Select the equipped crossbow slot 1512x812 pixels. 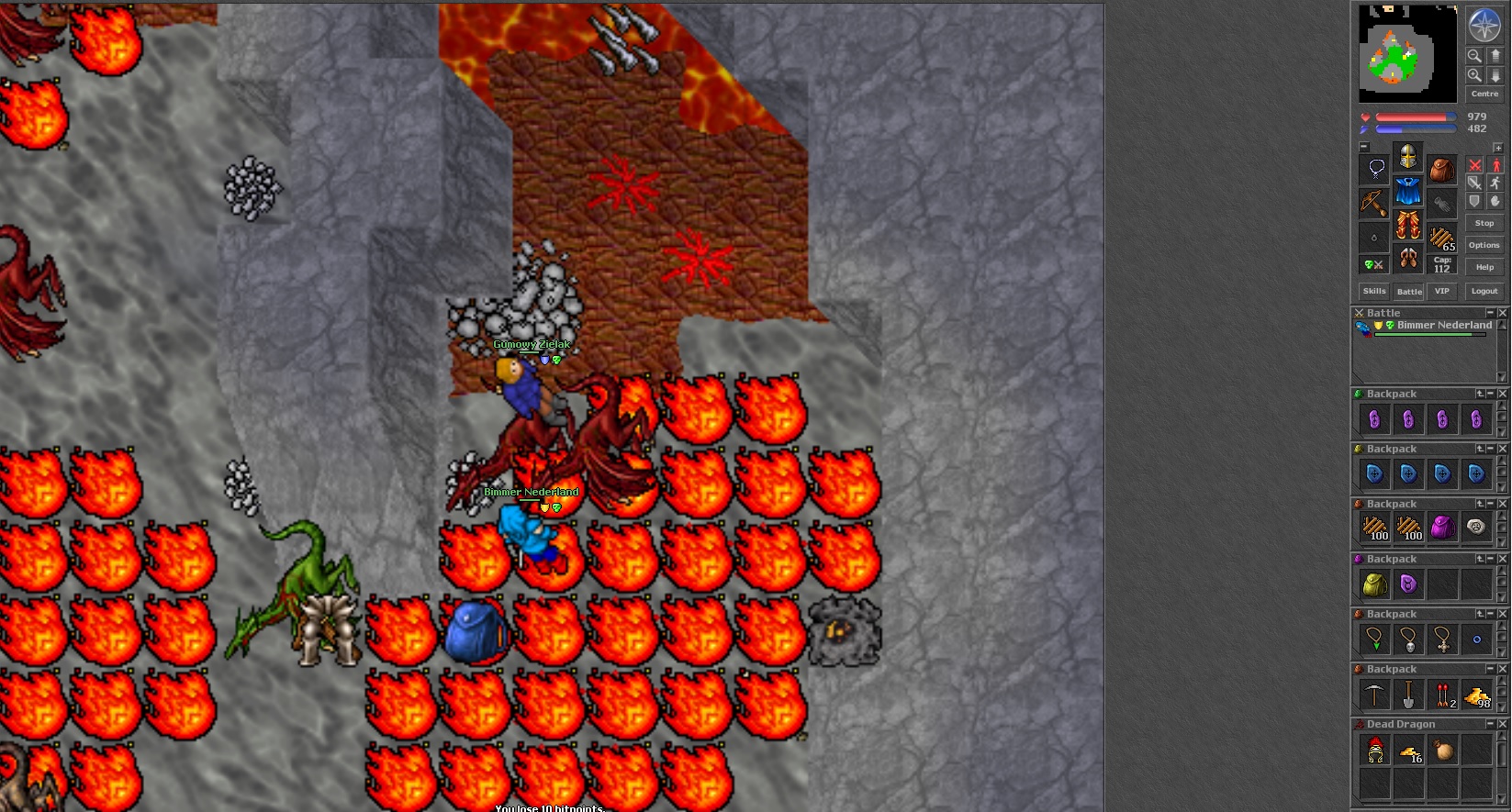(x=1373, y=202)
